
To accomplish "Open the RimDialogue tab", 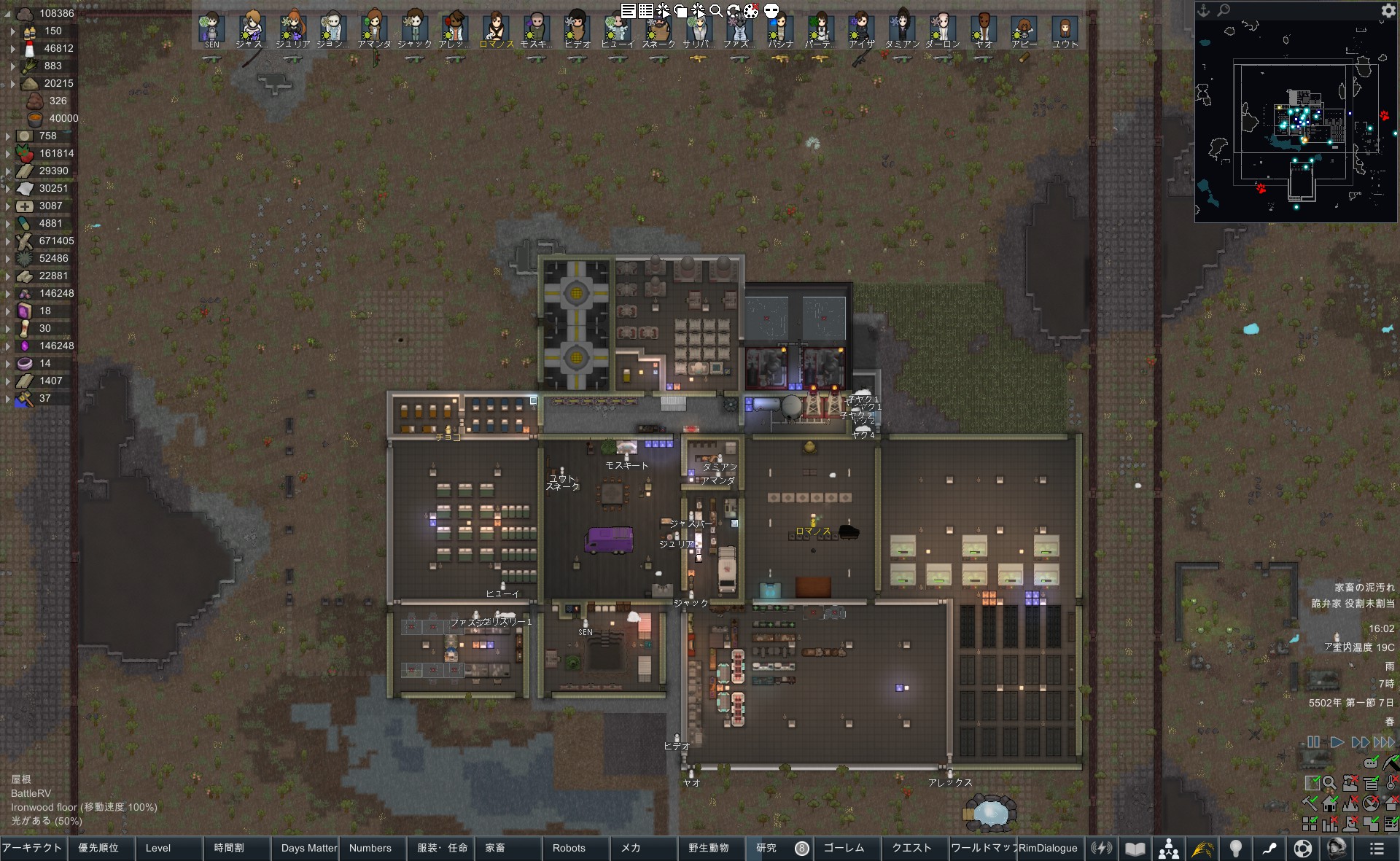I will [1048, 848].
